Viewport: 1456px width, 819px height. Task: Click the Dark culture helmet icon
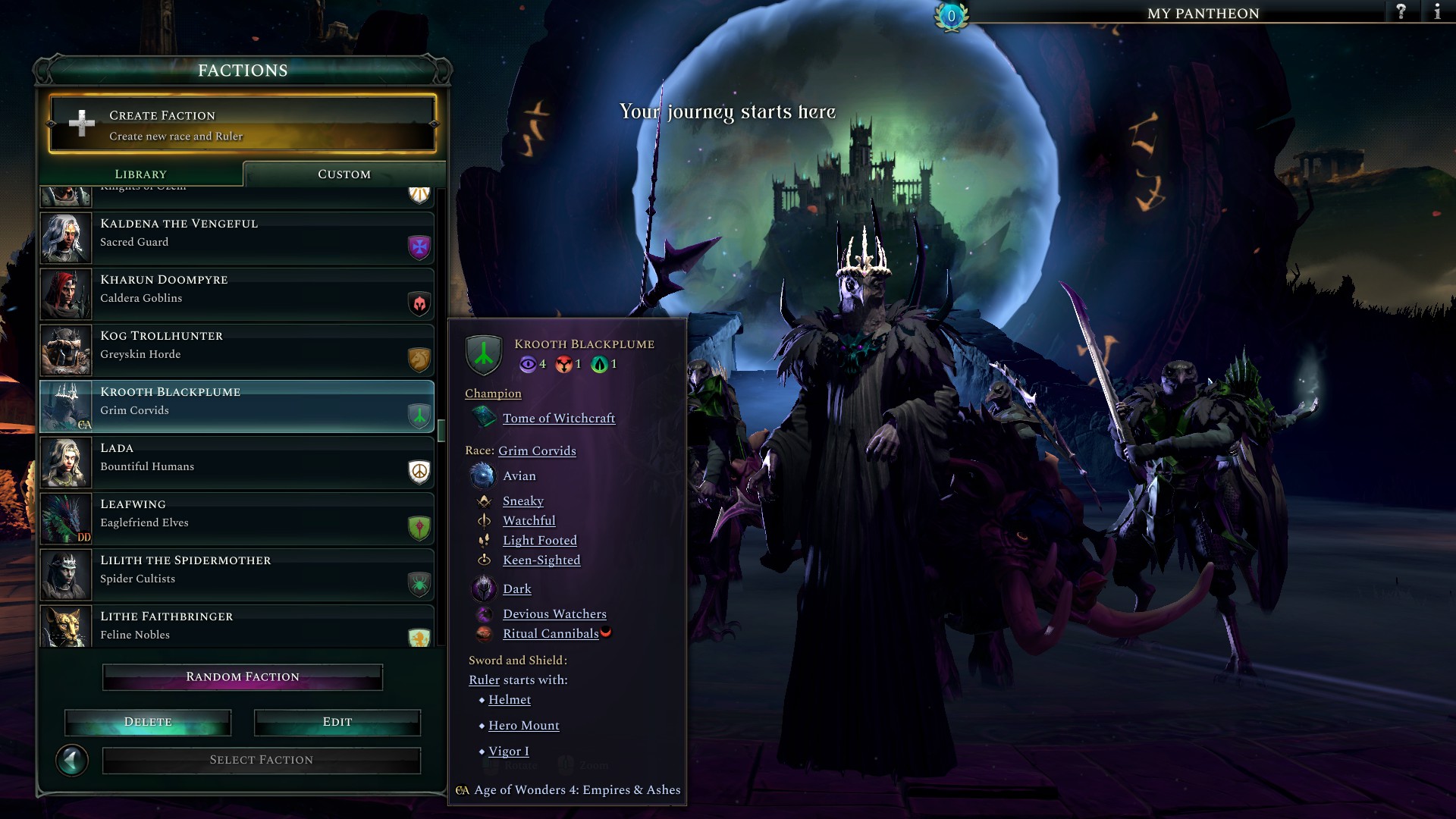pyautogui.click(x=483, y=588)
